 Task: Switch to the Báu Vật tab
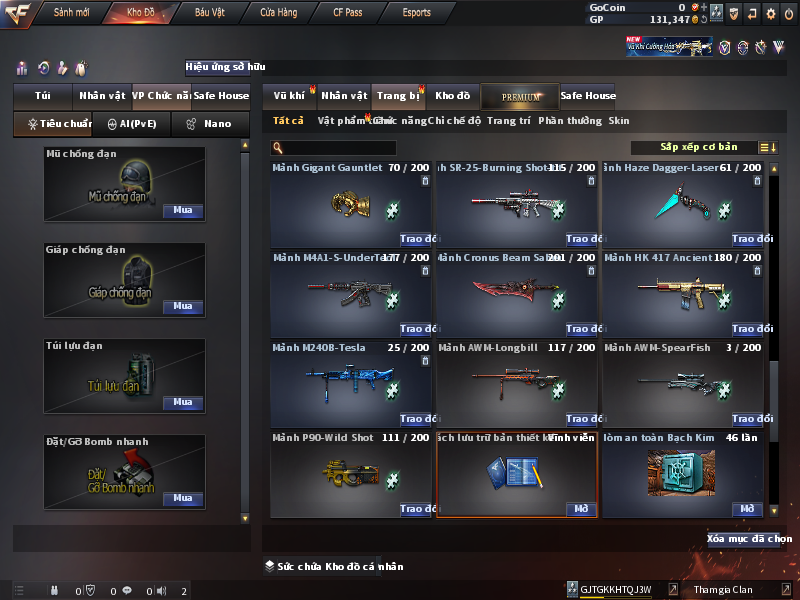click(x=209, y=13)
